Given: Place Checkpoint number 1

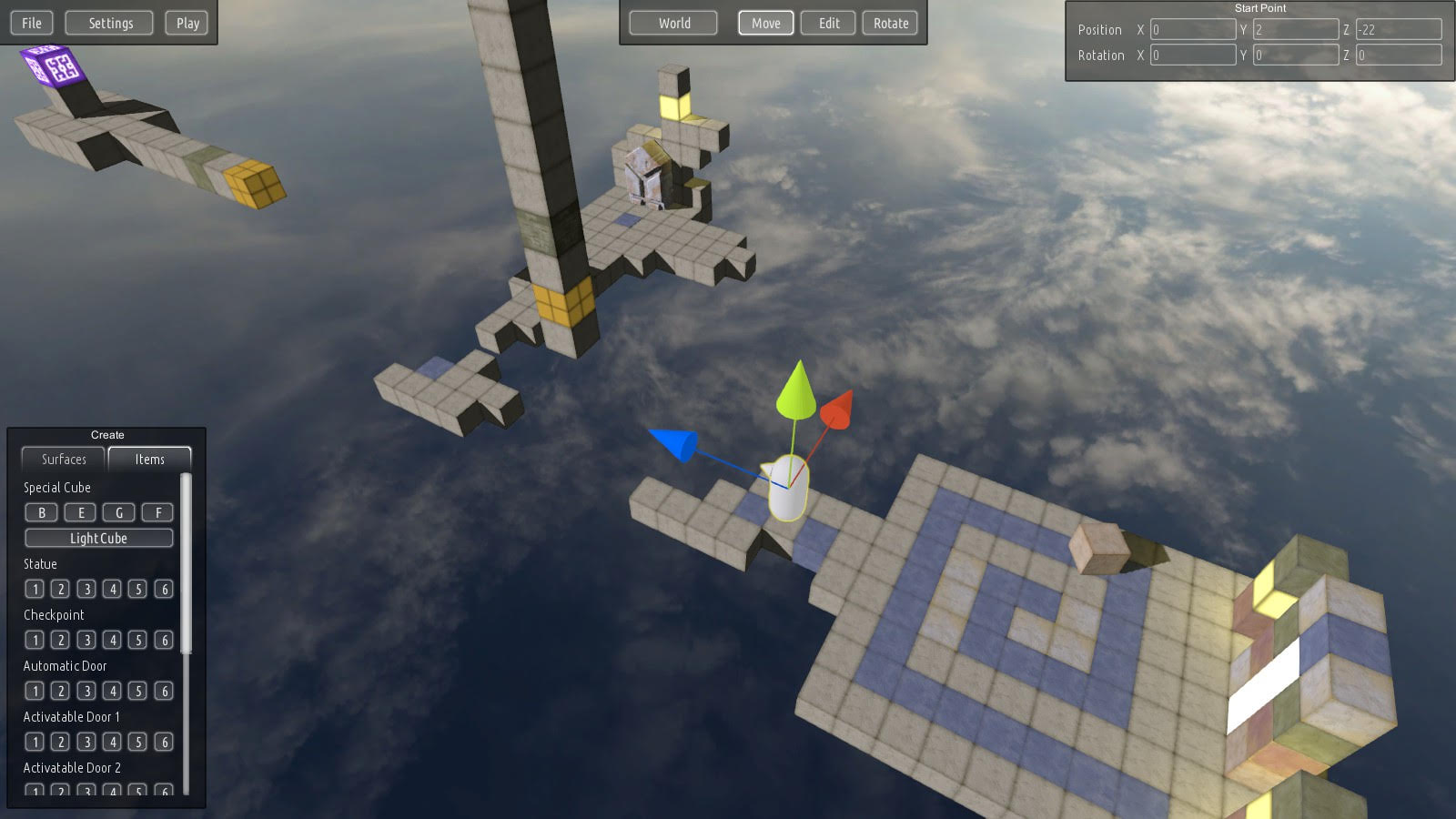Looking at the screenshot, I should click(34, 640).
